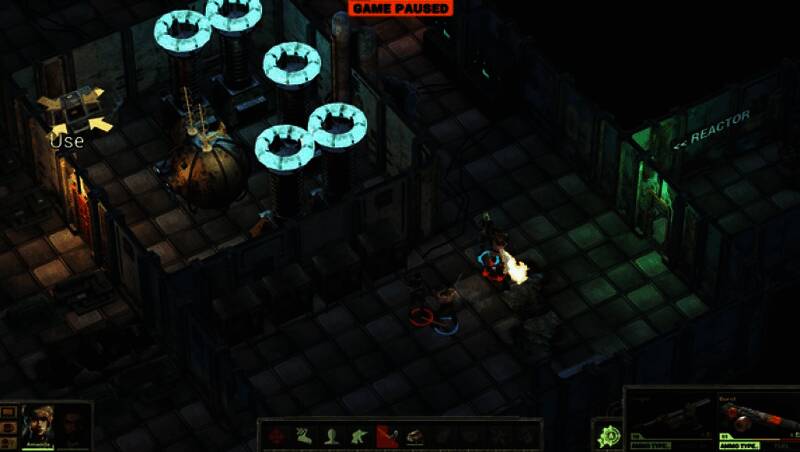Screen dimensions: 800x452
Task: Activate the red crosshair target ability
Action: [x=276, y=436]
